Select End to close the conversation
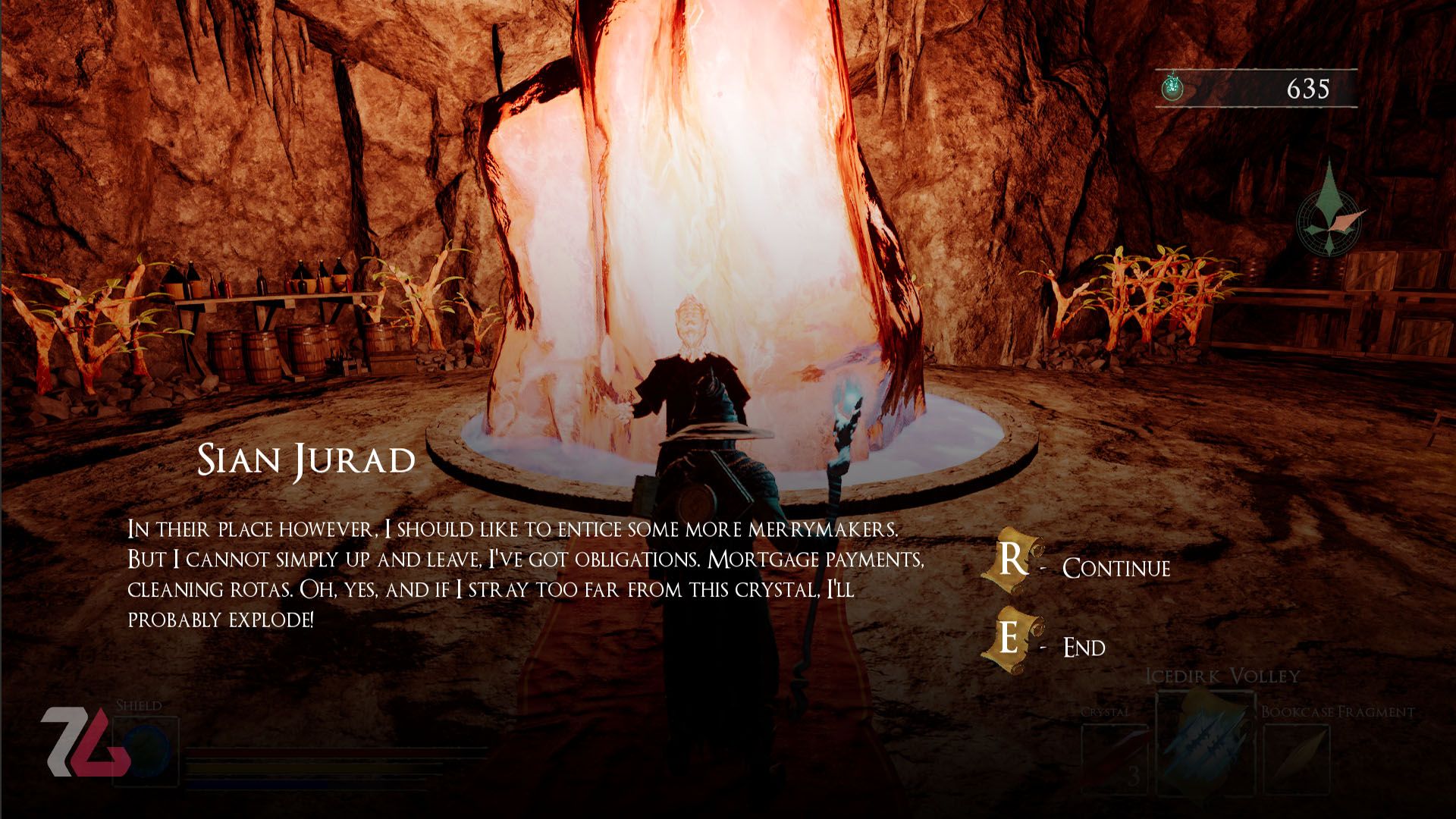1456x819 pixels. [x=1083, y=647]
